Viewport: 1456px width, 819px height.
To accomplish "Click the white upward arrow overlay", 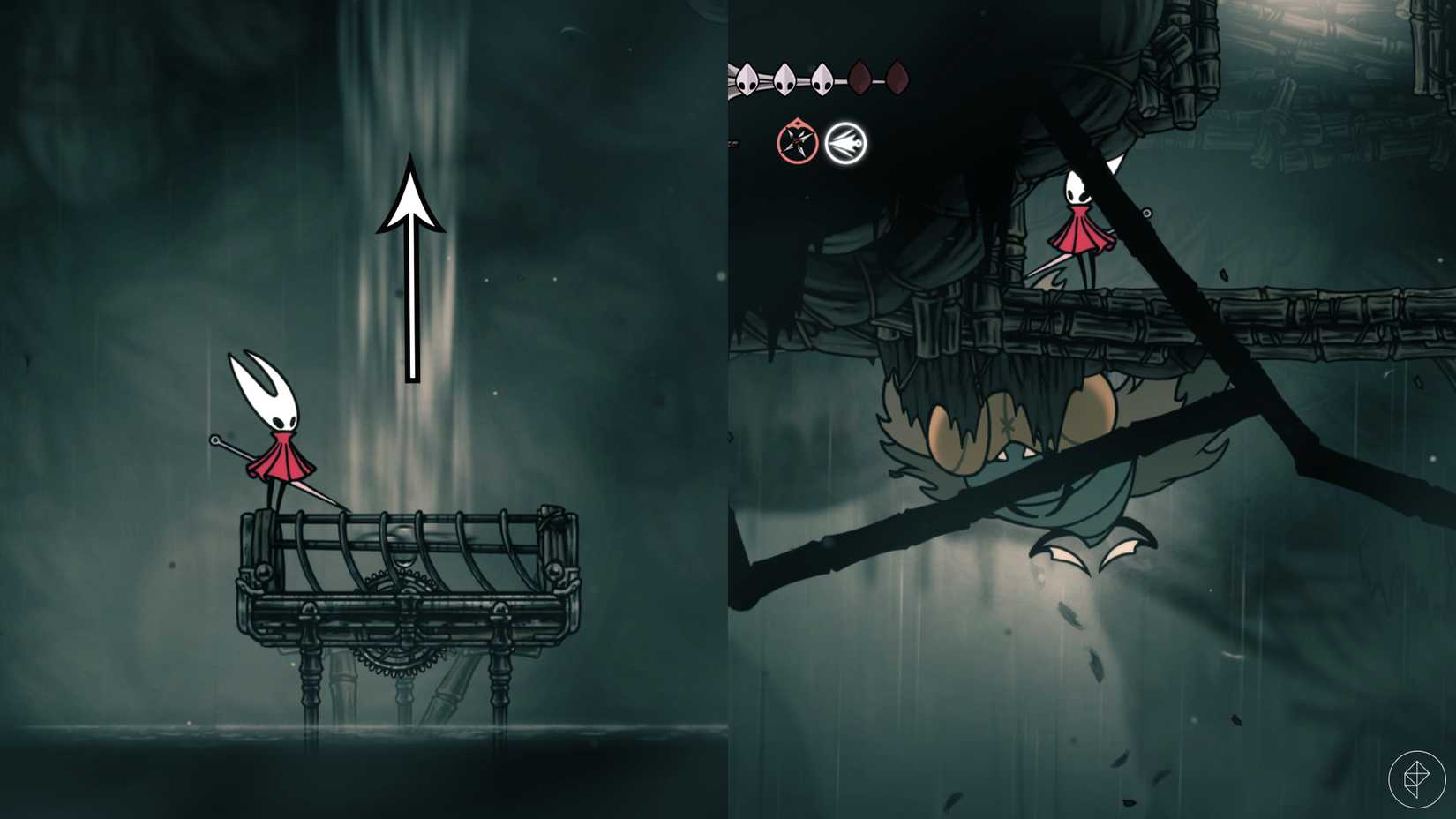I will coord(410,265).
